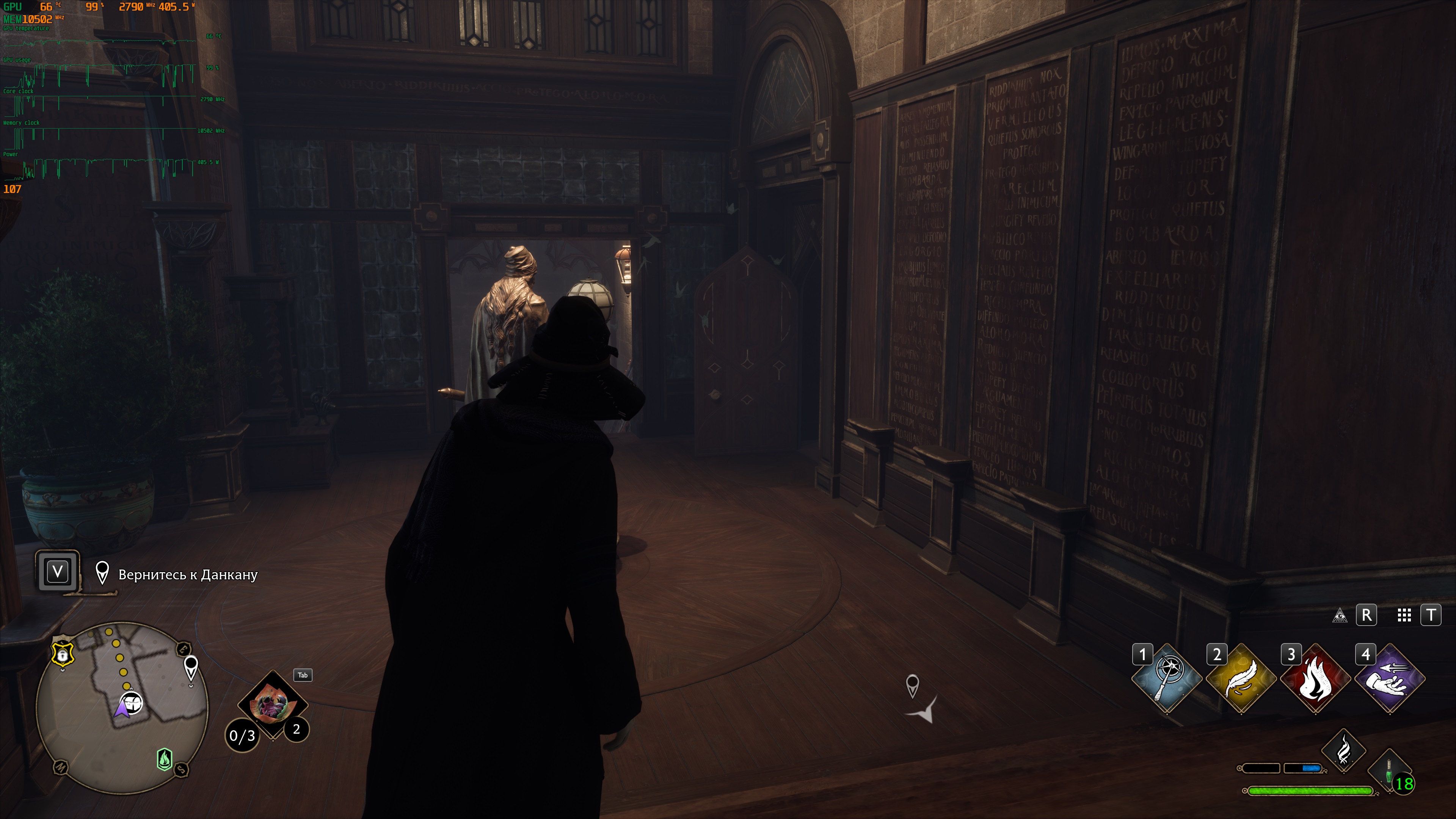Select the quest pin on the minimap
The height and width of the screenshot is (819, 1456).
click(191, 667)
